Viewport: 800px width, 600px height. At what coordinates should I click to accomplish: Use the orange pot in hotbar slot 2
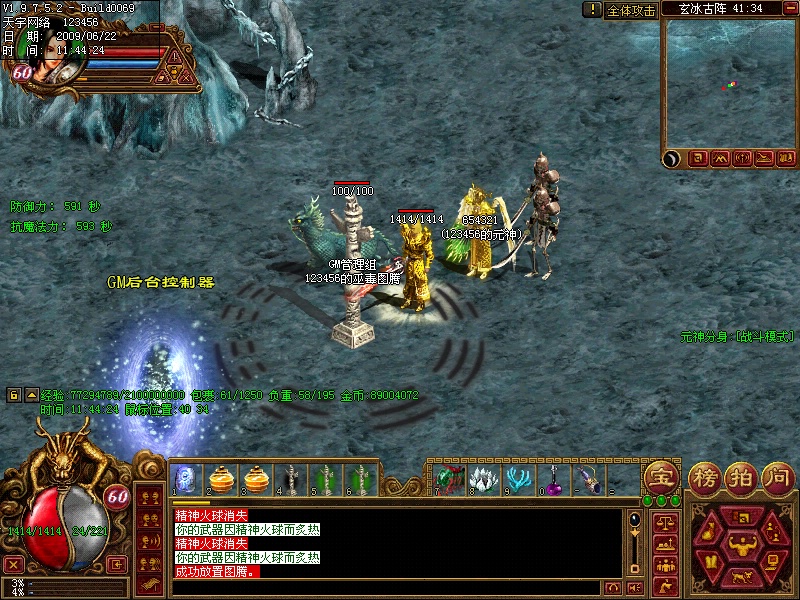click(220, 478)
